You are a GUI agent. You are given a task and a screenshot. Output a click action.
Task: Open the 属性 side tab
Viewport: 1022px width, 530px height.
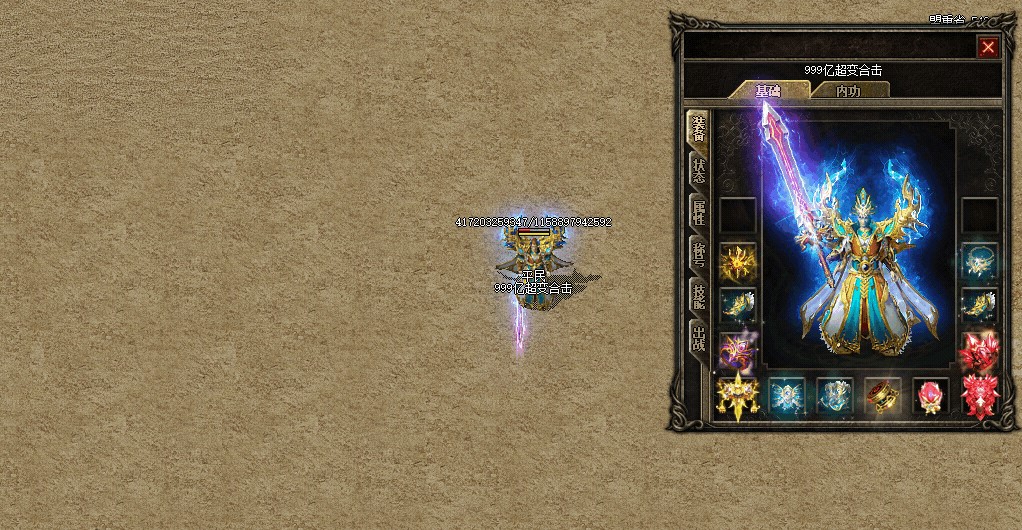(x=699, y=213)
